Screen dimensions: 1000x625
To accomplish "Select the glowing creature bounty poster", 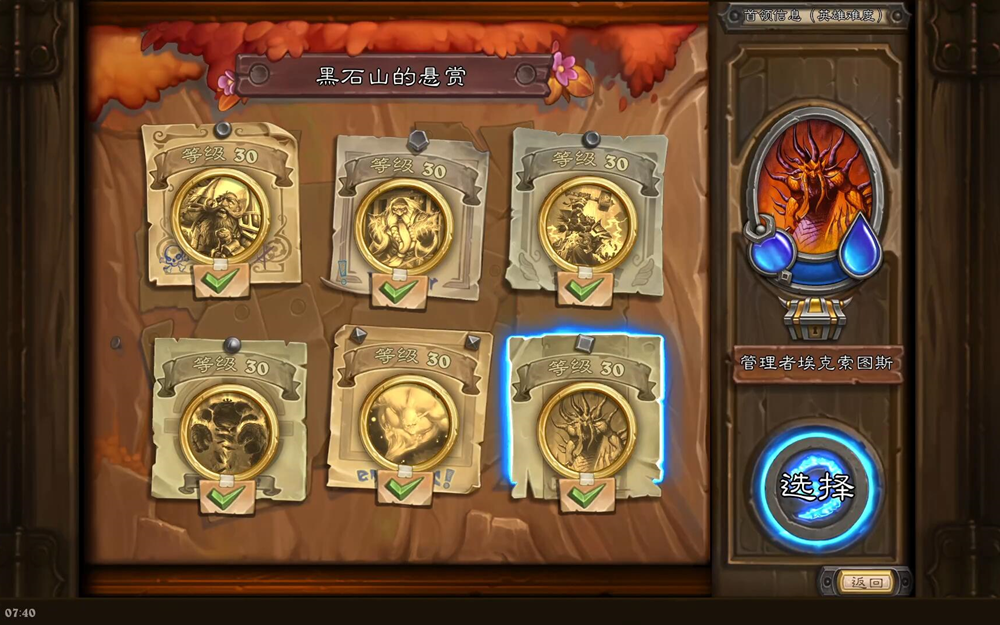I will (408, 422).
